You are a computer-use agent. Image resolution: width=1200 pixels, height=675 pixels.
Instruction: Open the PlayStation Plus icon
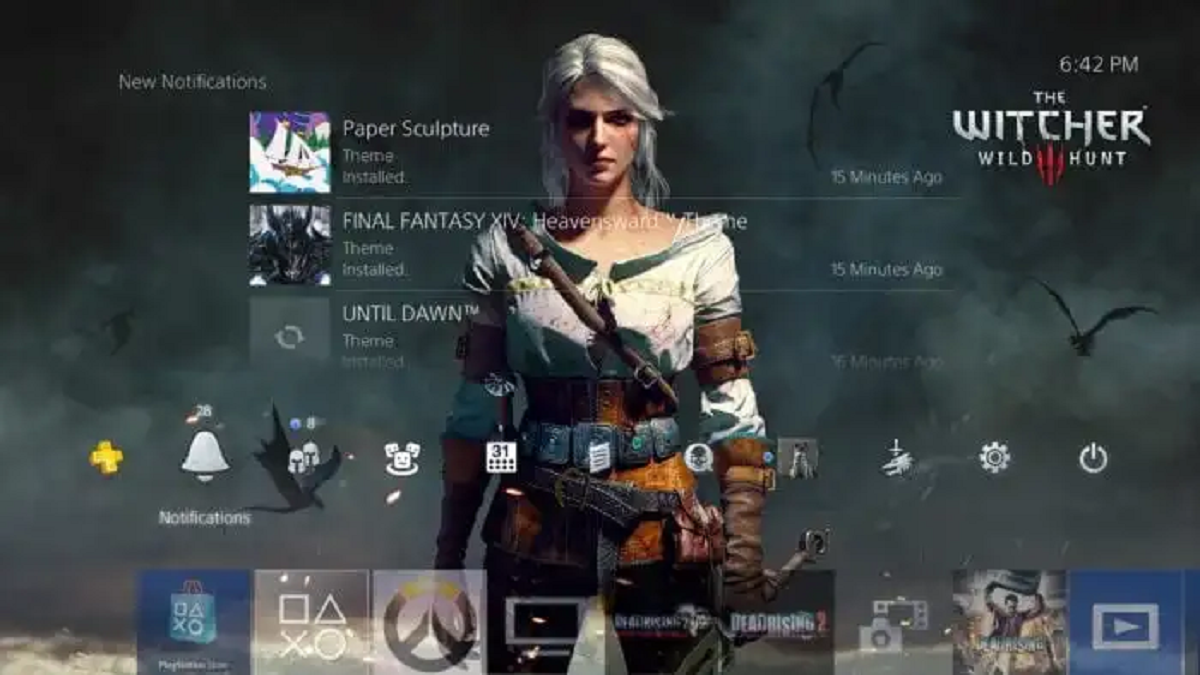pyautogui.click(x=107, y=458)
